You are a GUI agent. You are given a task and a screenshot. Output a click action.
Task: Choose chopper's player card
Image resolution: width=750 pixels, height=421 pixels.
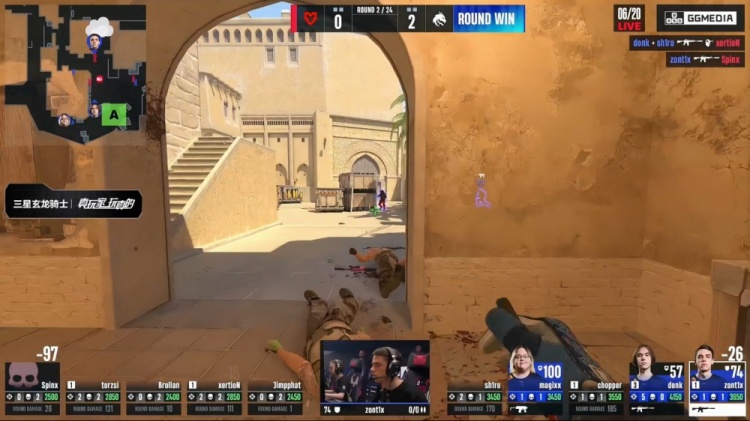[597, 397]
